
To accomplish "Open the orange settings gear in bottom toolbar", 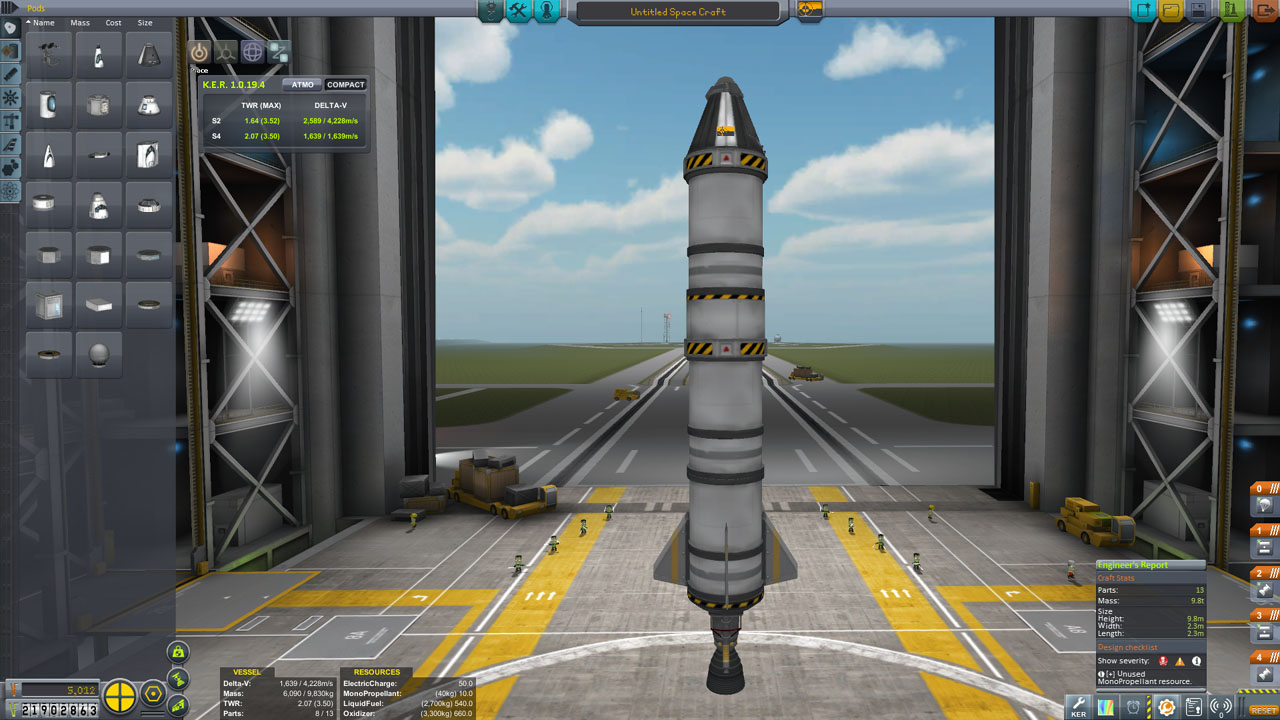I will click(1166, 706).
